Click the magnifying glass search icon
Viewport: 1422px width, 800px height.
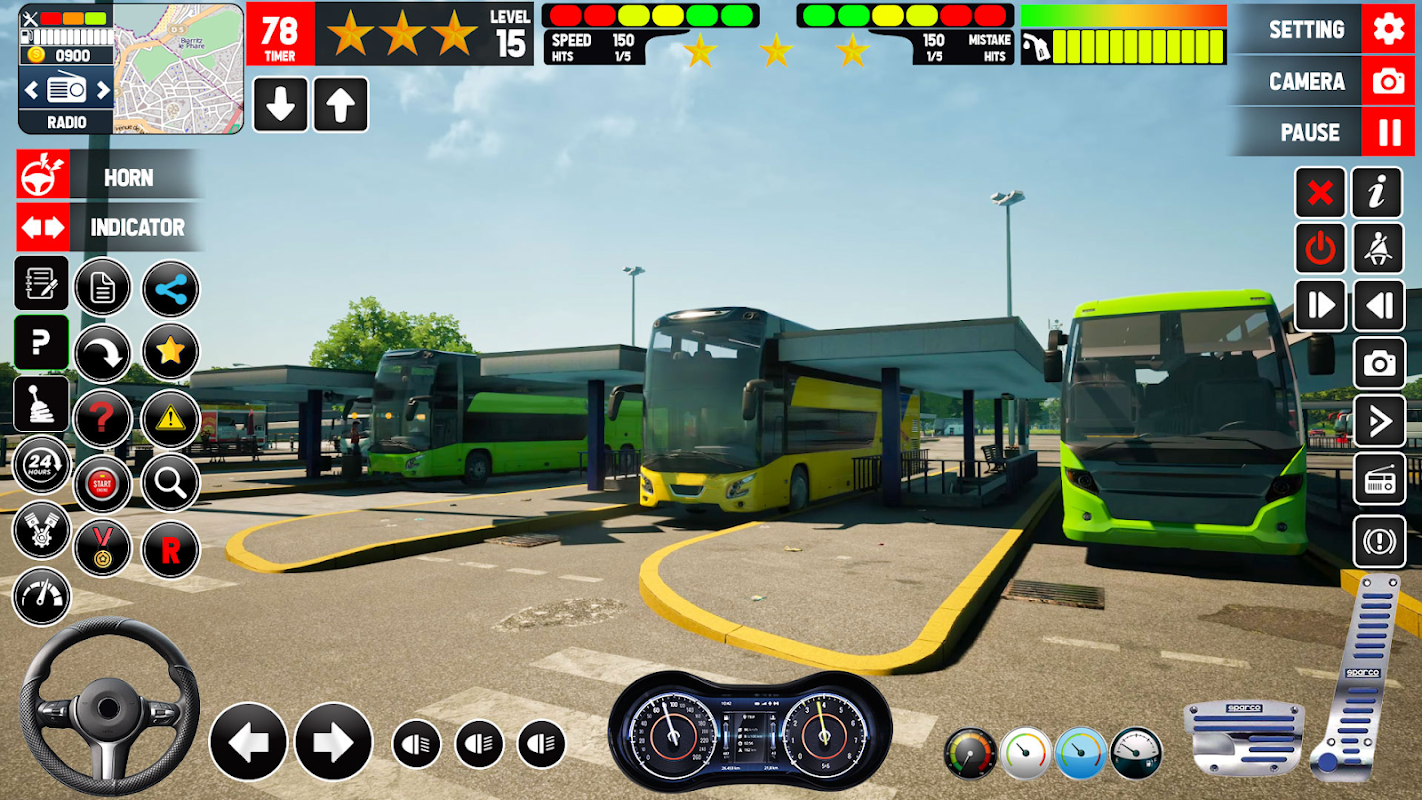(171, 484)
